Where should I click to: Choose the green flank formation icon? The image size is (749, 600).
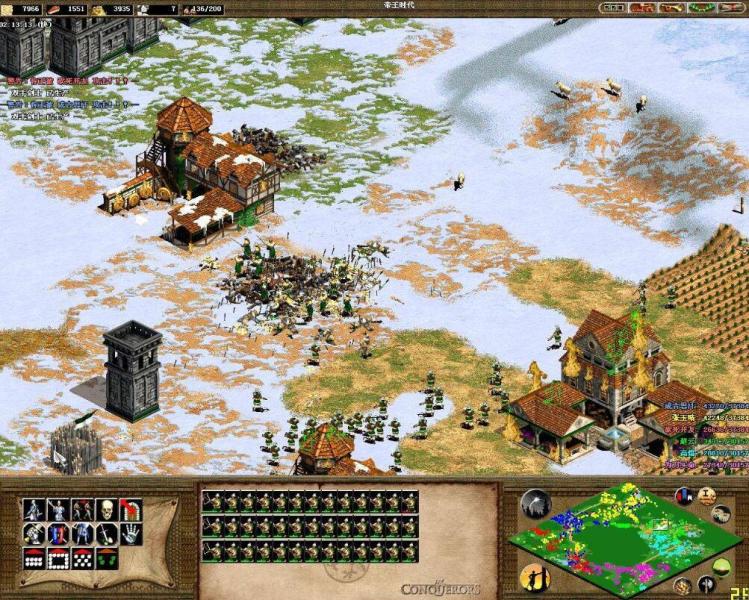point(107,559)
